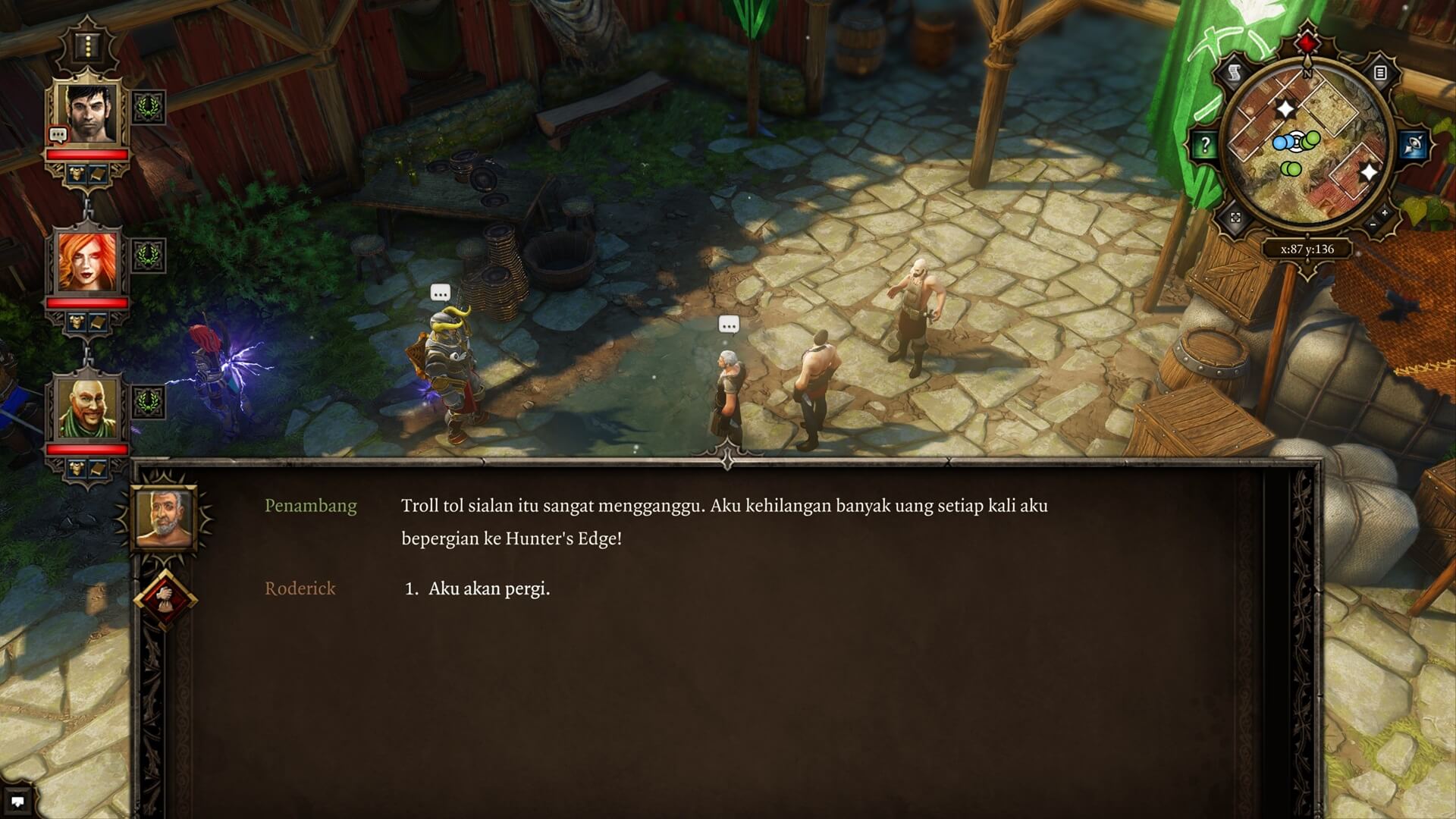Choose reply "Aku akan pergi."
The image size is (1456, 819).
click(x=489, y=589)
